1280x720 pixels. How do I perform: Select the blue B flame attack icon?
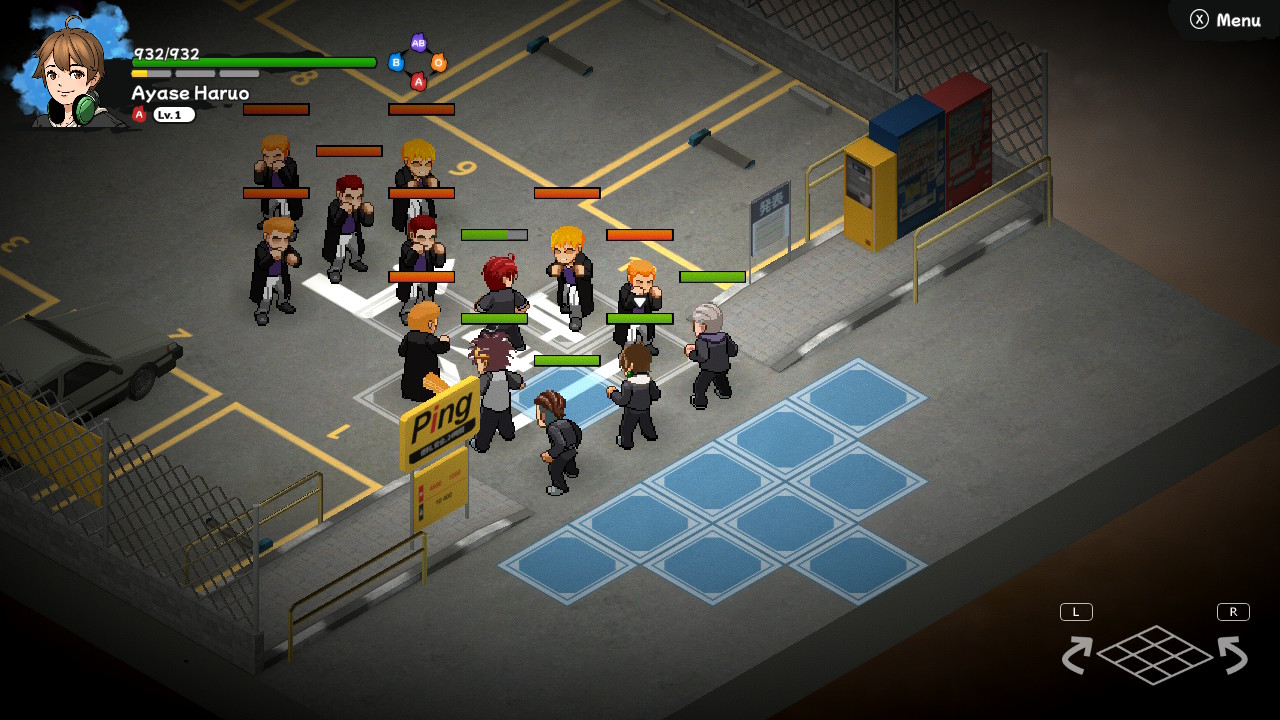(396, 62)
